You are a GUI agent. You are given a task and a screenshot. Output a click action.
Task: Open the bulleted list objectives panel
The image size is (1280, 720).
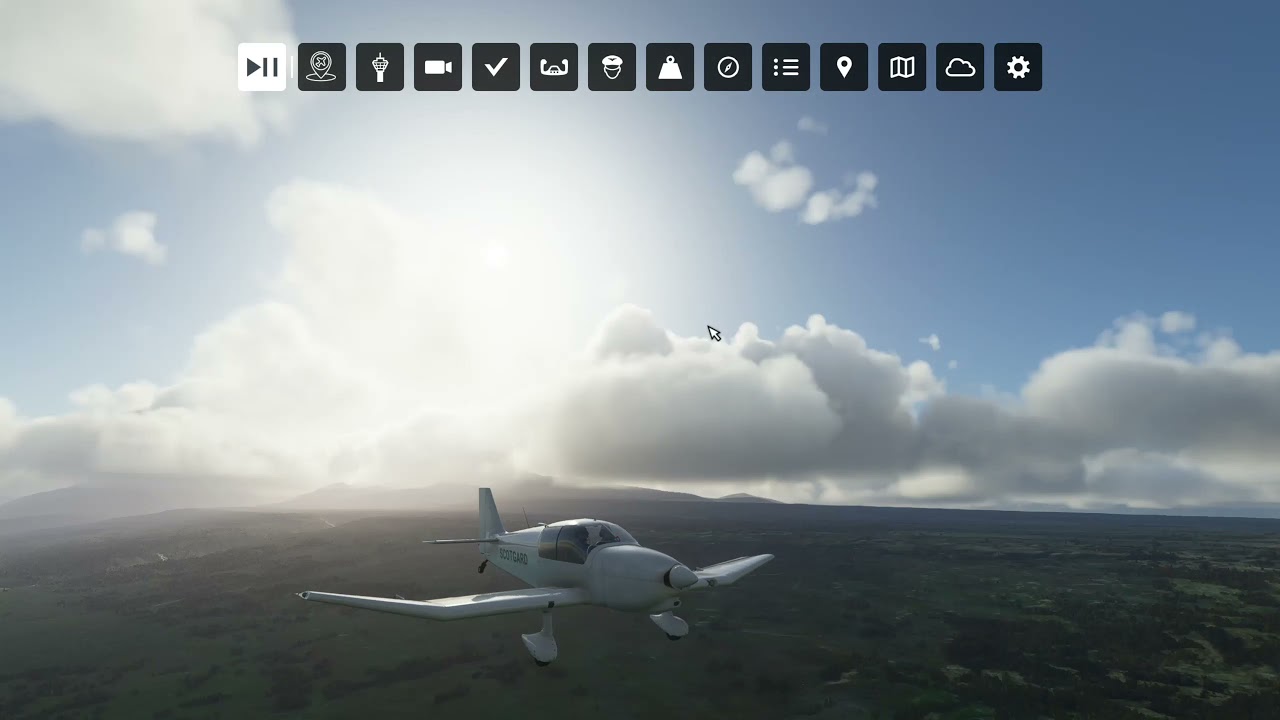click(786, 67)
